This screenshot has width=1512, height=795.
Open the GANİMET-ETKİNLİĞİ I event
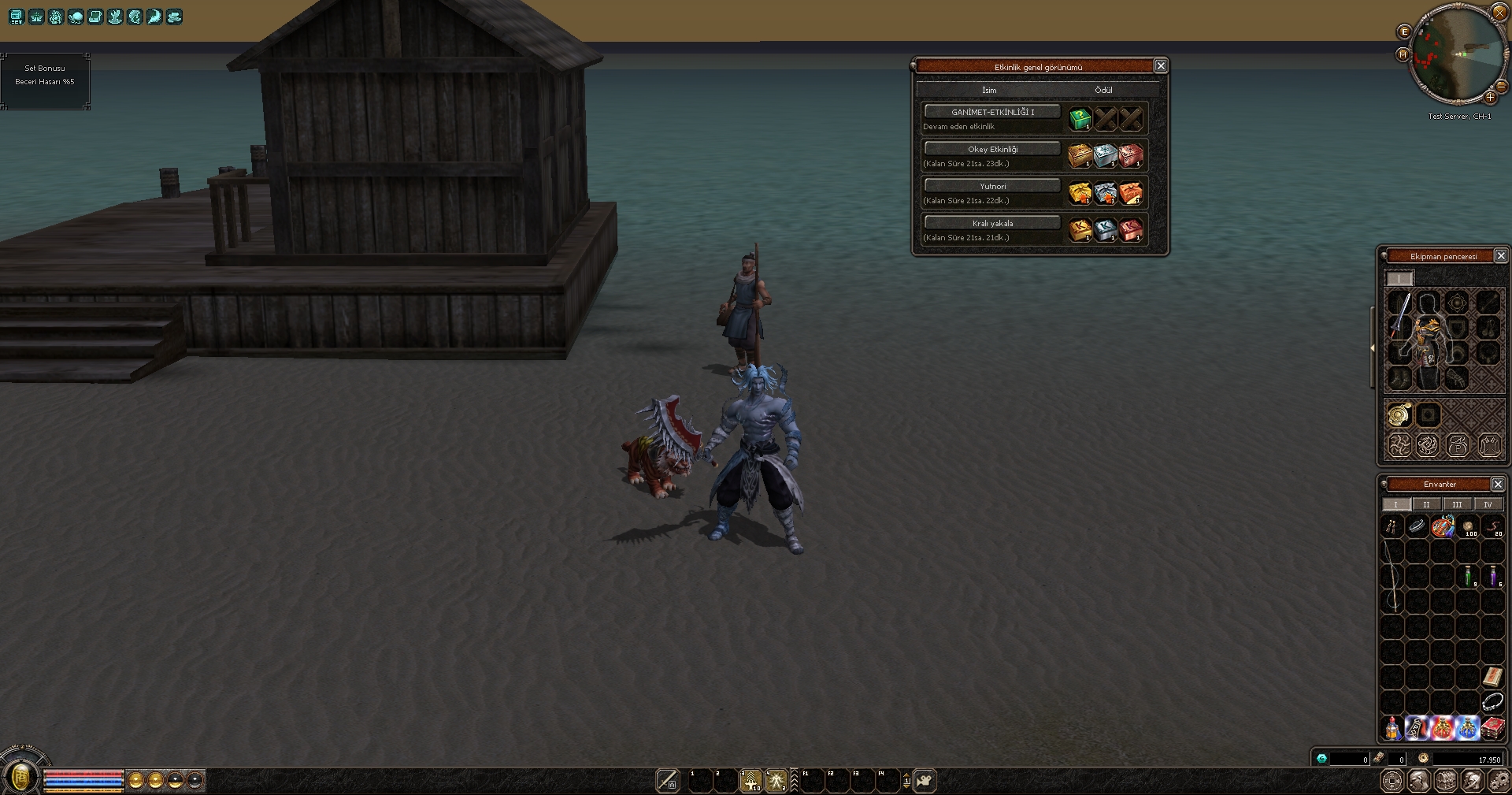pyautogui.click(x=992, y=112)
